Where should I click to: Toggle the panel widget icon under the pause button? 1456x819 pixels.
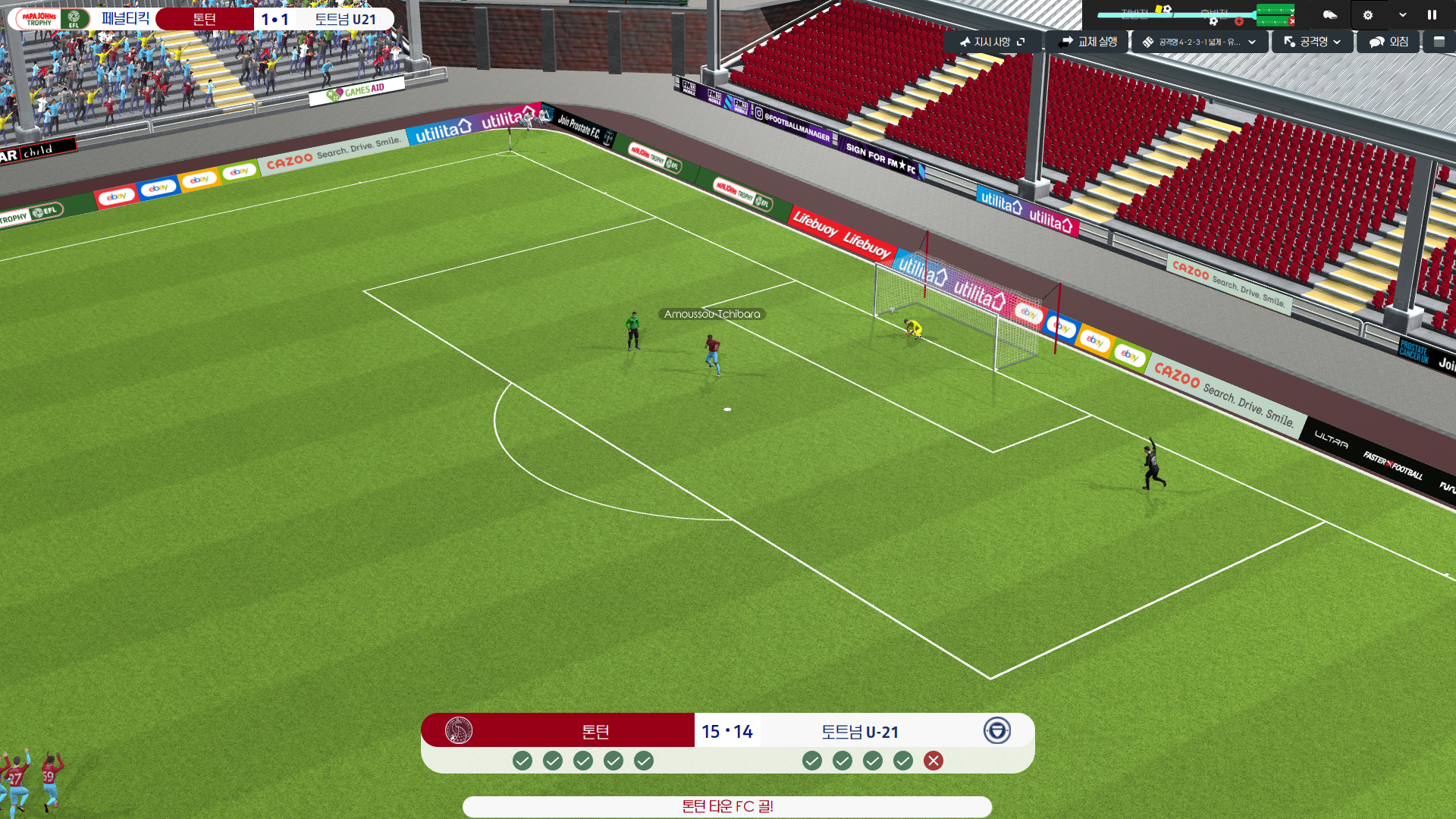coord(1439,42)
